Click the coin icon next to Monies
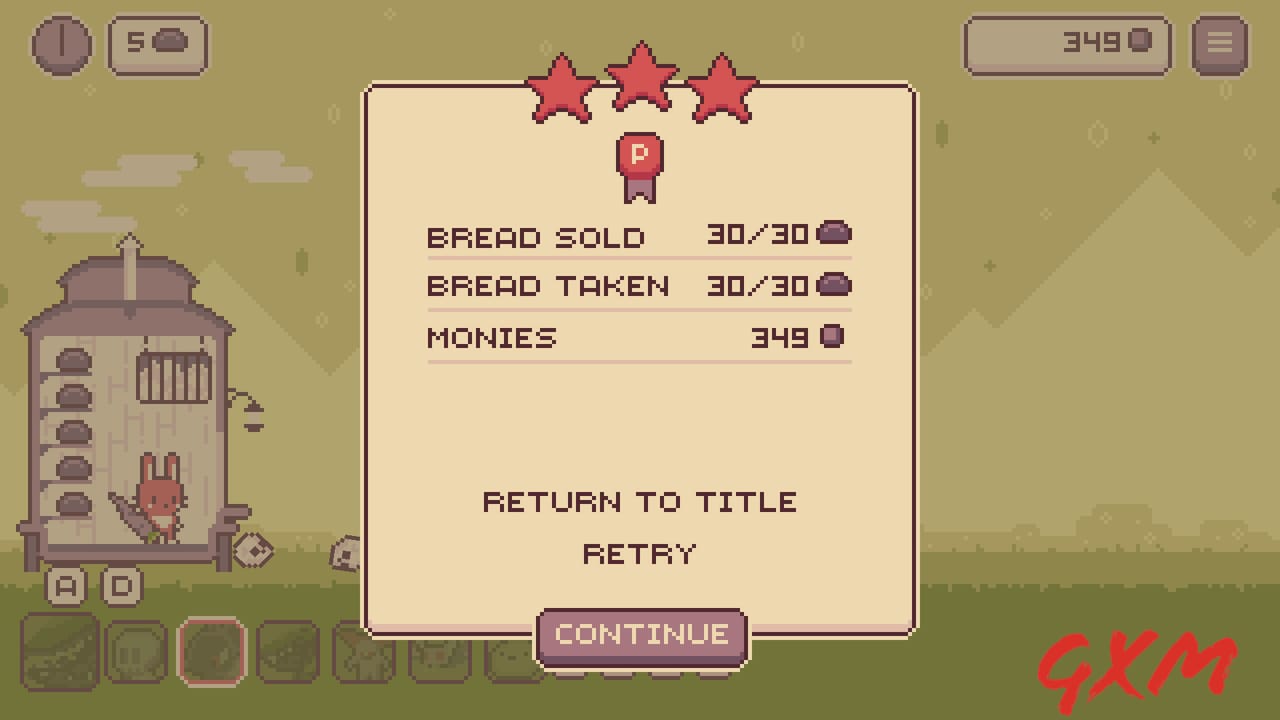This screenshot has width=1280, height=720. [833, 336]
